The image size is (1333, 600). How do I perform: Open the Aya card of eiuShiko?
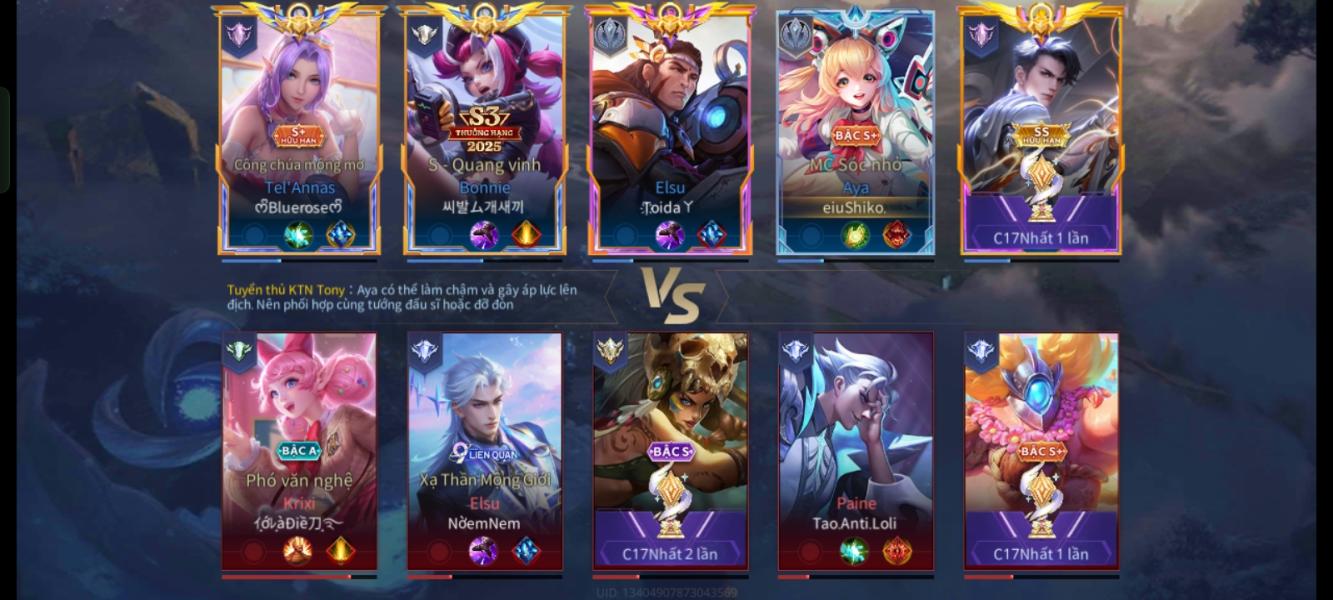855,130
